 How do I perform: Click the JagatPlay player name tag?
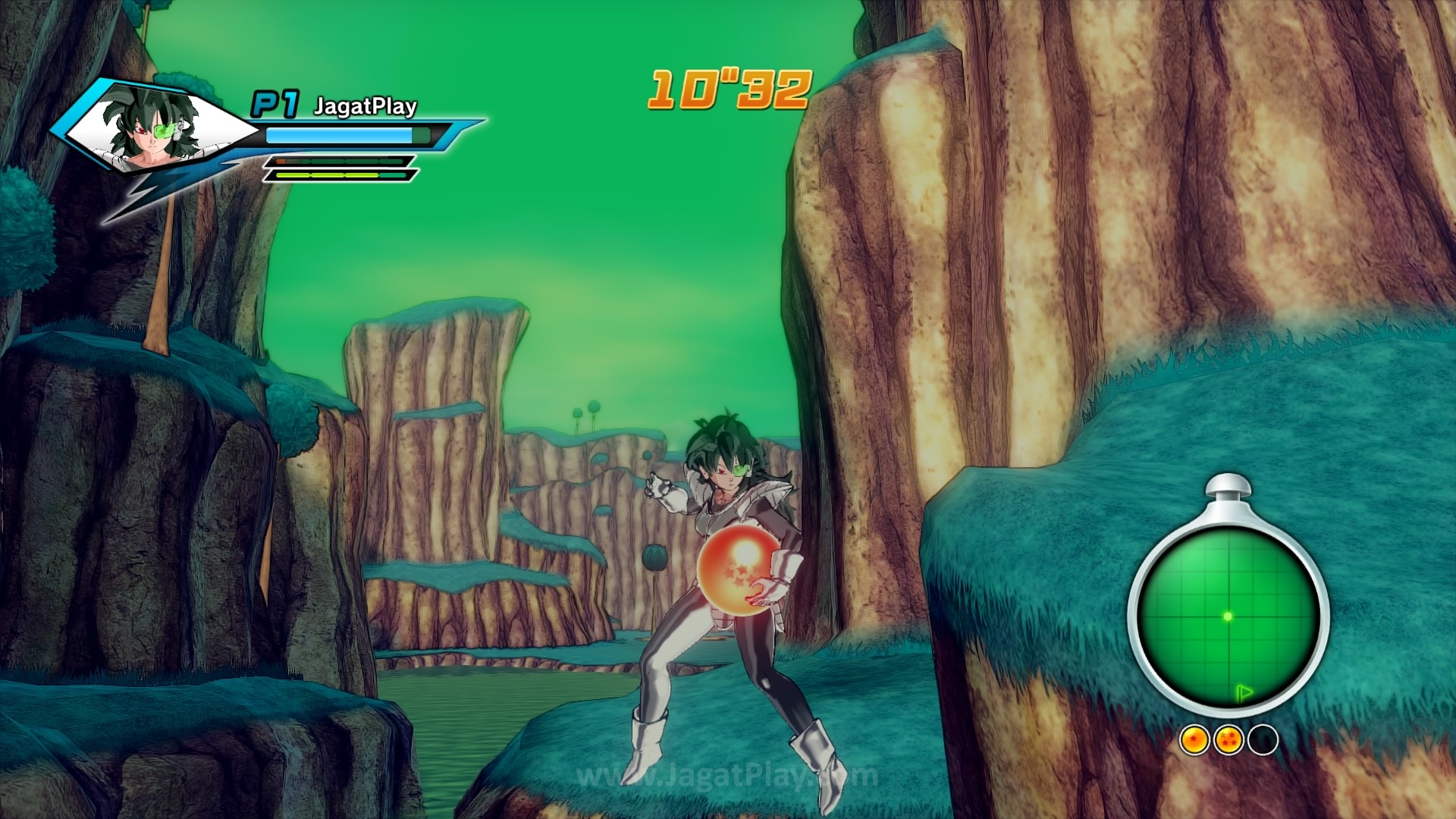point(365,106)
